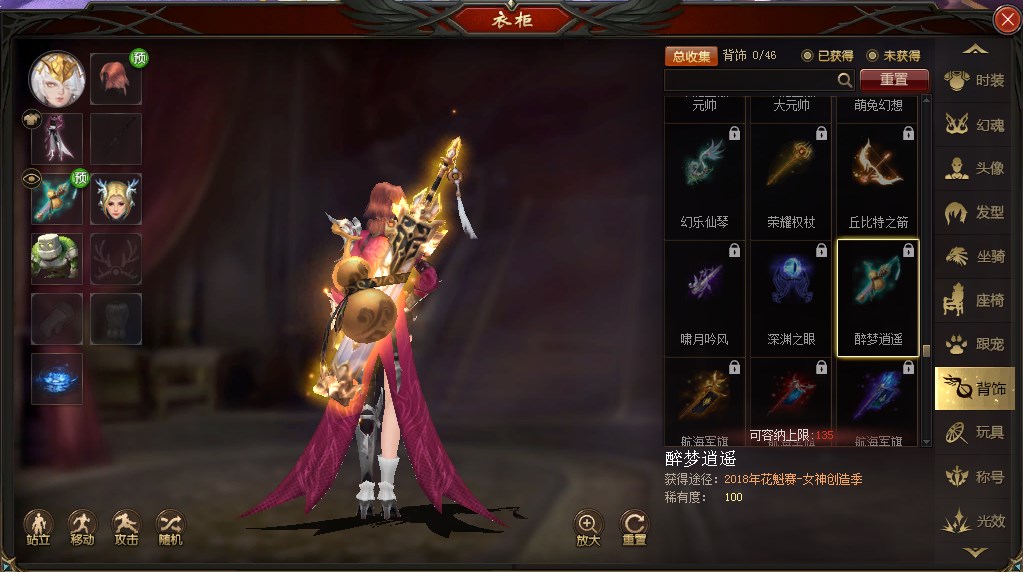
Task: Switch to the 发型 hairstyle tab
Action: pyautogui.click(x=975, y=213)
